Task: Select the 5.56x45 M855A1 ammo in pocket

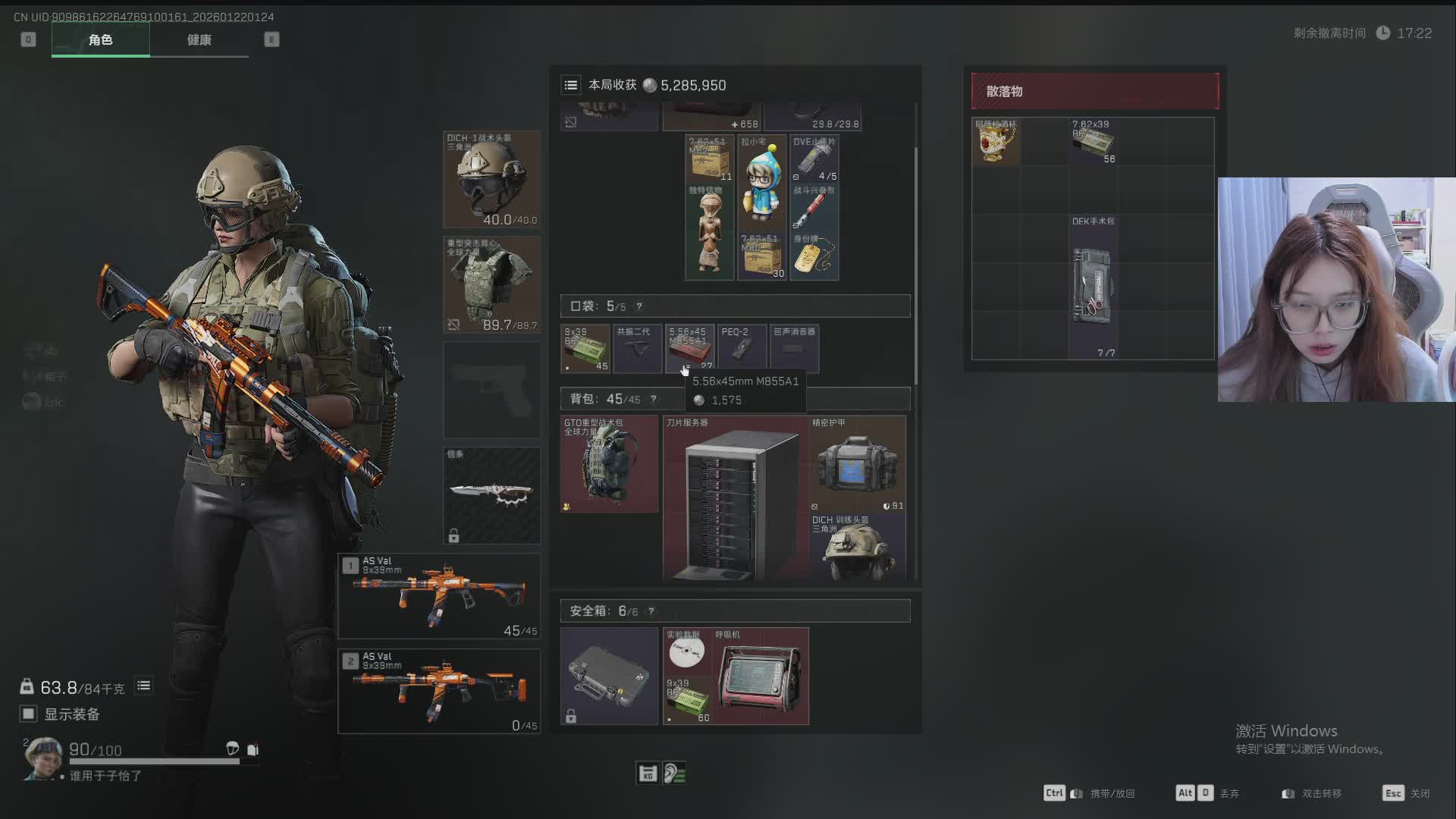Action: tap(689, 349)
